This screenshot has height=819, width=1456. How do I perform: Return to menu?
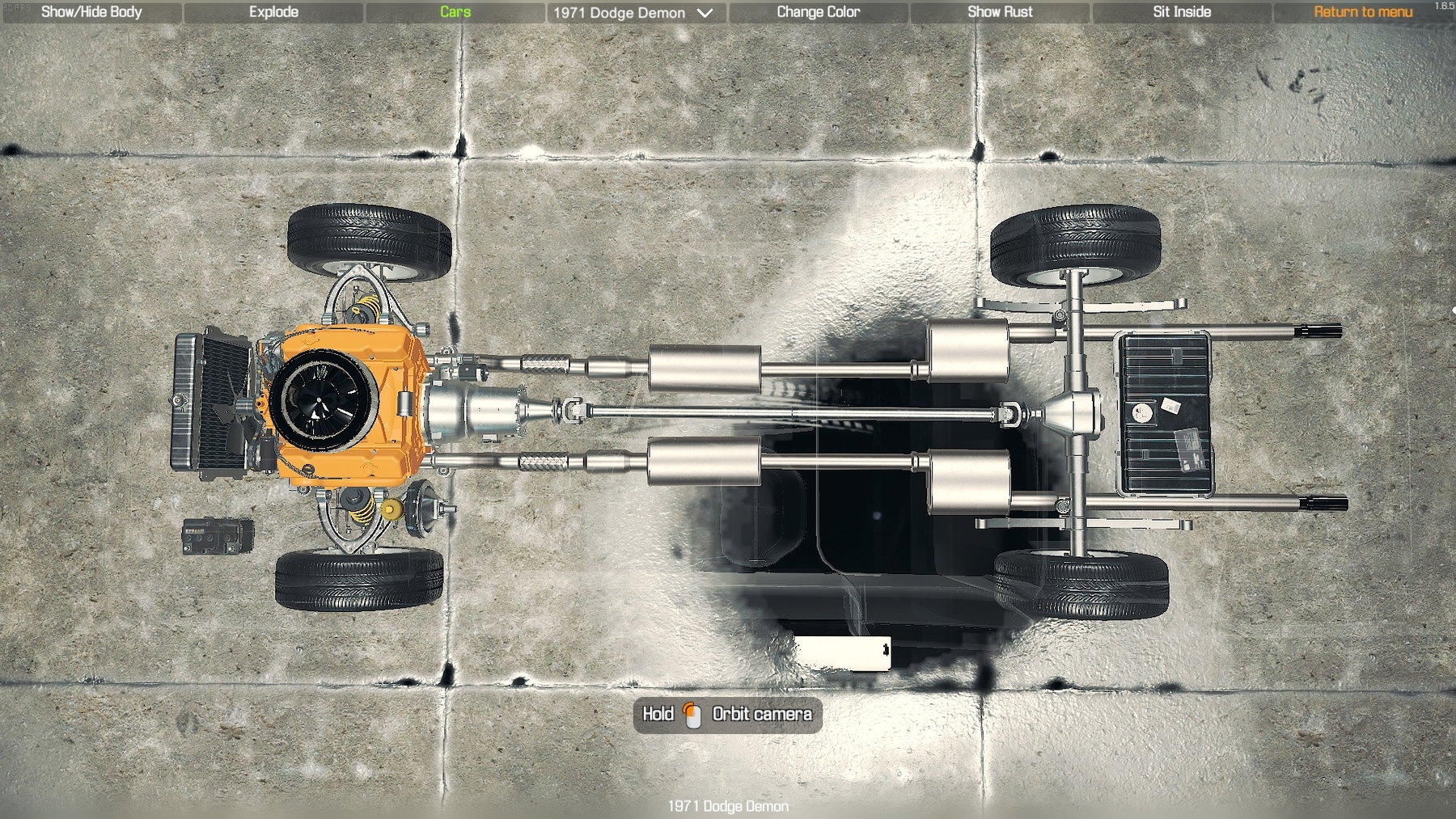[x=1363, y=12]
